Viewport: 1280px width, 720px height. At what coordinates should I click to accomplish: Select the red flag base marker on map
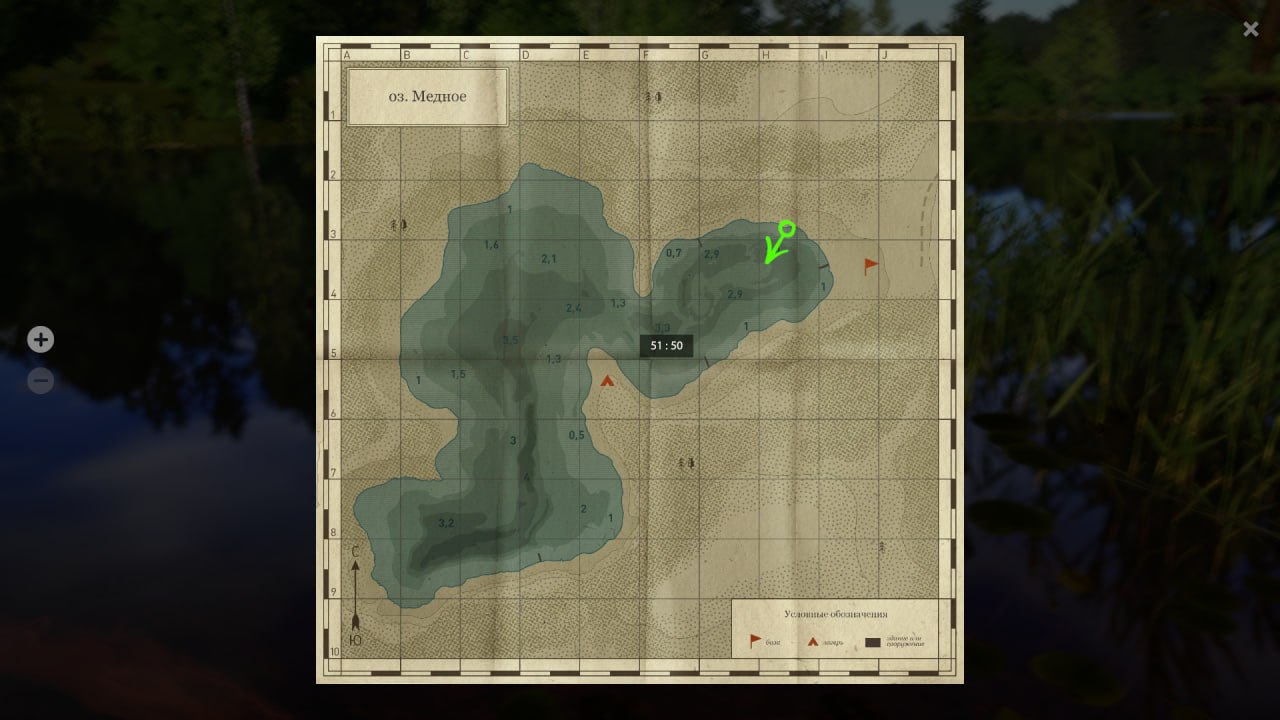(x=871, y=266)
